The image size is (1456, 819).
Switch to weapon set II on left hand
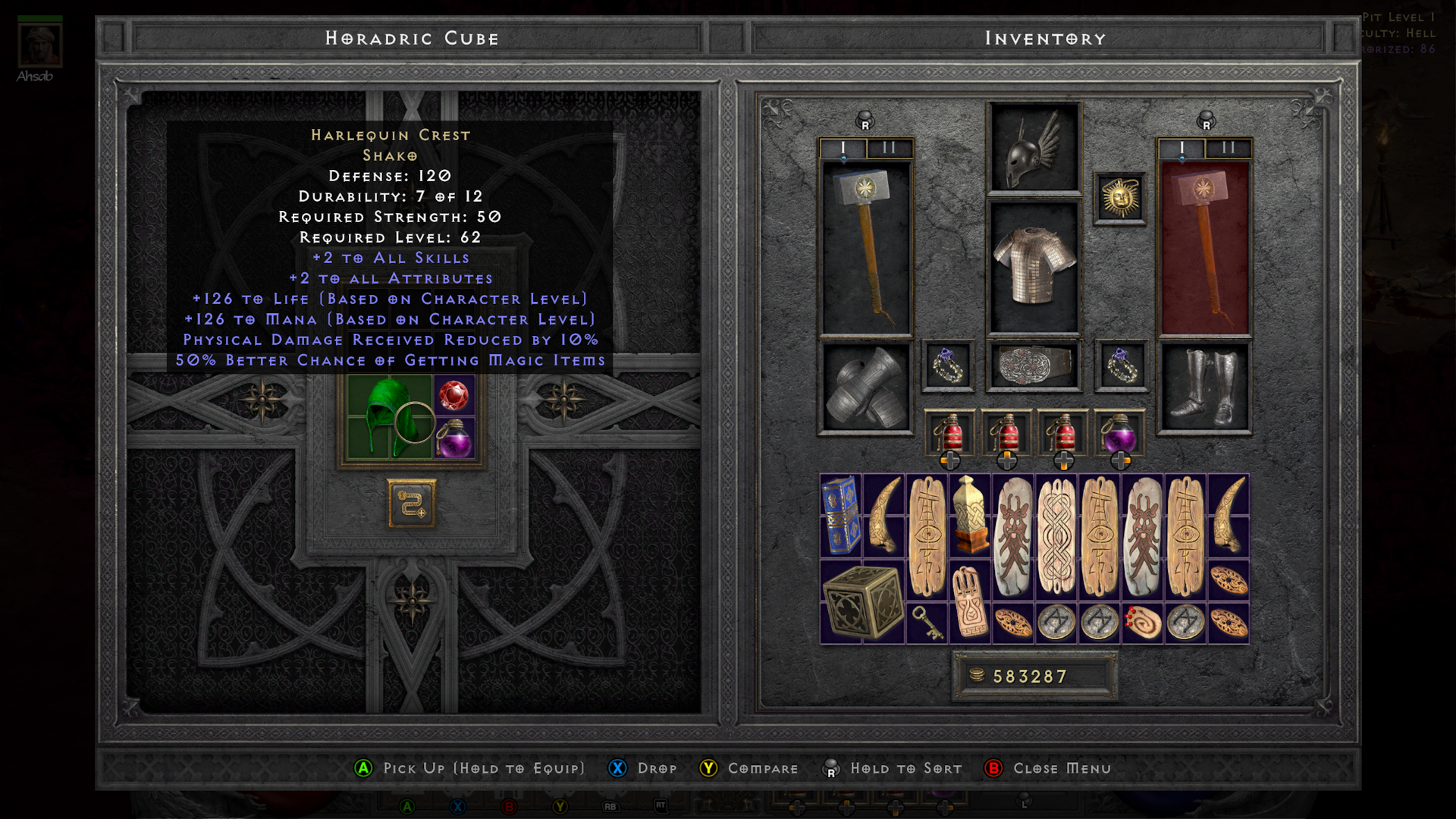pyautogui.click(x=889, y=148)
